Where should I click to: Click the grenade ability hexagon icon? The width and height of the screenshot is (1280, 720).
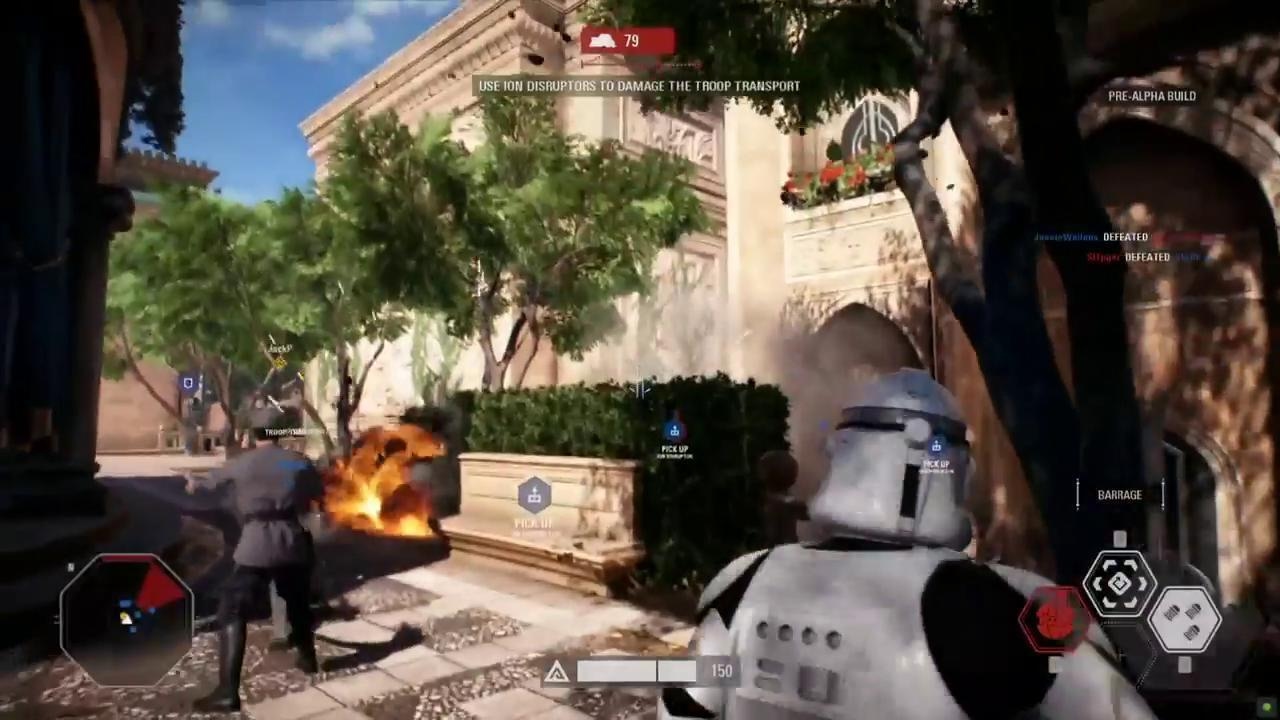(x=1183, y=617)
